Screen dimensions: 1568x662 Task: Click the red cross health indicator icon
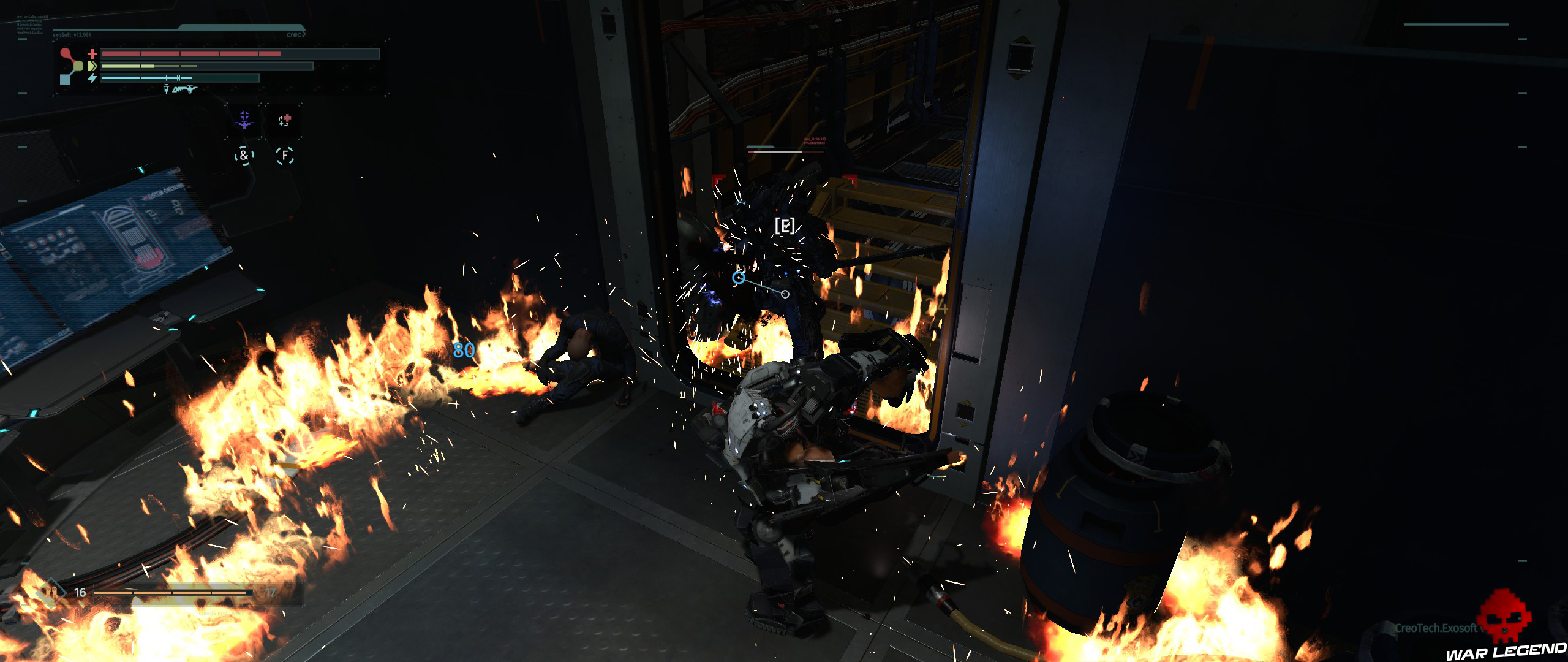[92, 54]
